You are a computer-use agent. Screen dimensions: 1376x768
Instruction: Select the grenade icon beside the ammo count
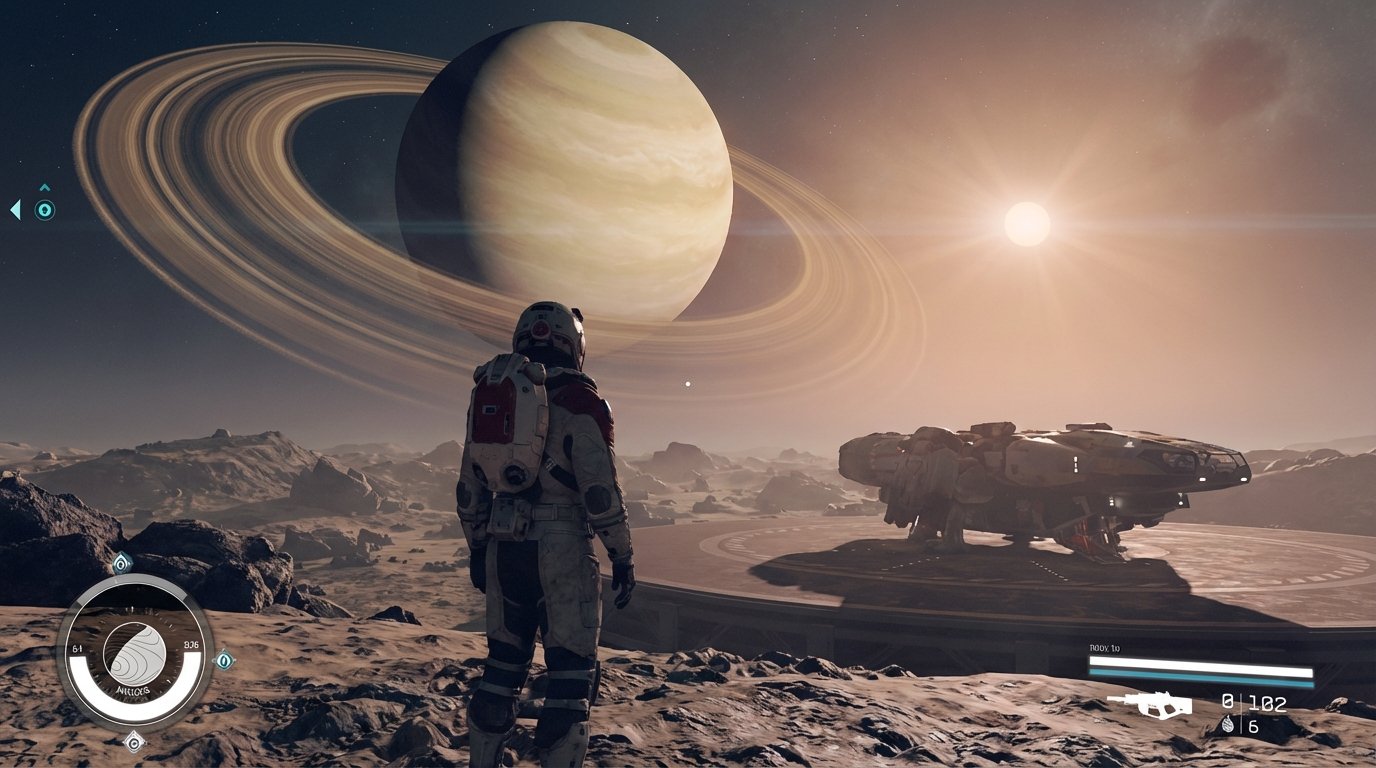coord(1228,724)
